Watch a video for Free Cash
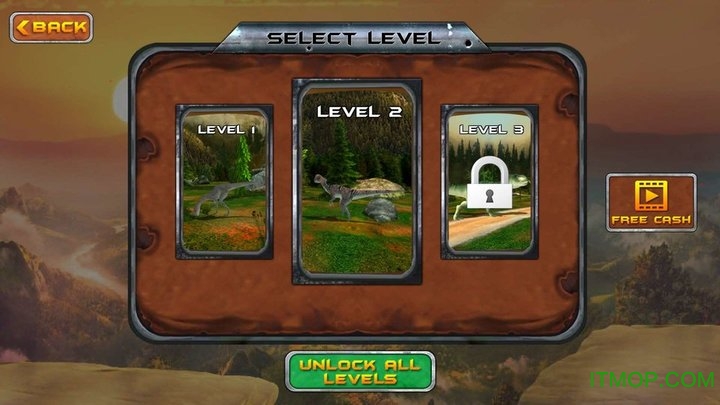 tap(651, 202)
